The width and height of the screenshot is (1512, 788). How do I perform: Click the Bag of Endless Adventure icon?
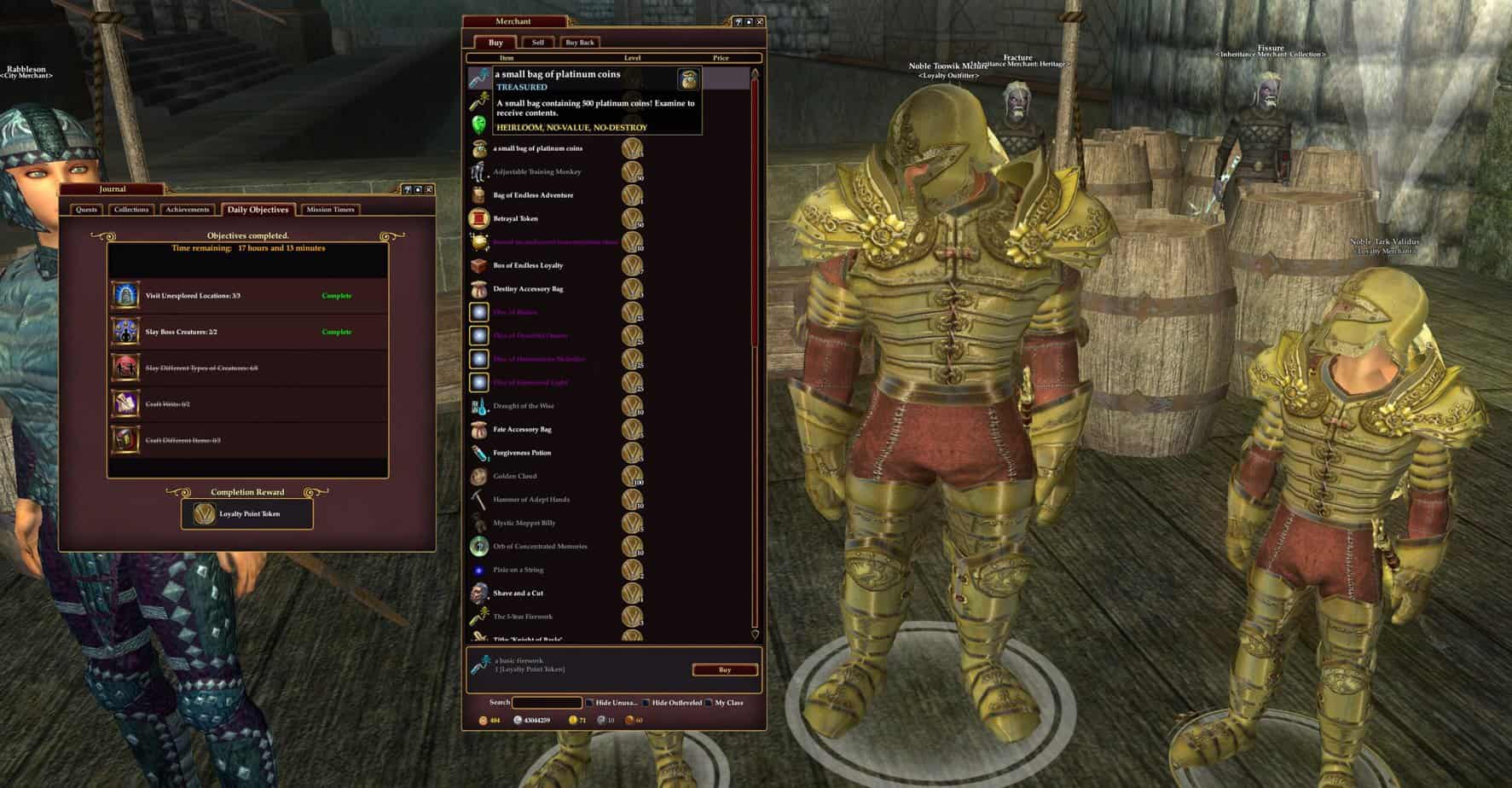click(x=478, y=194)
